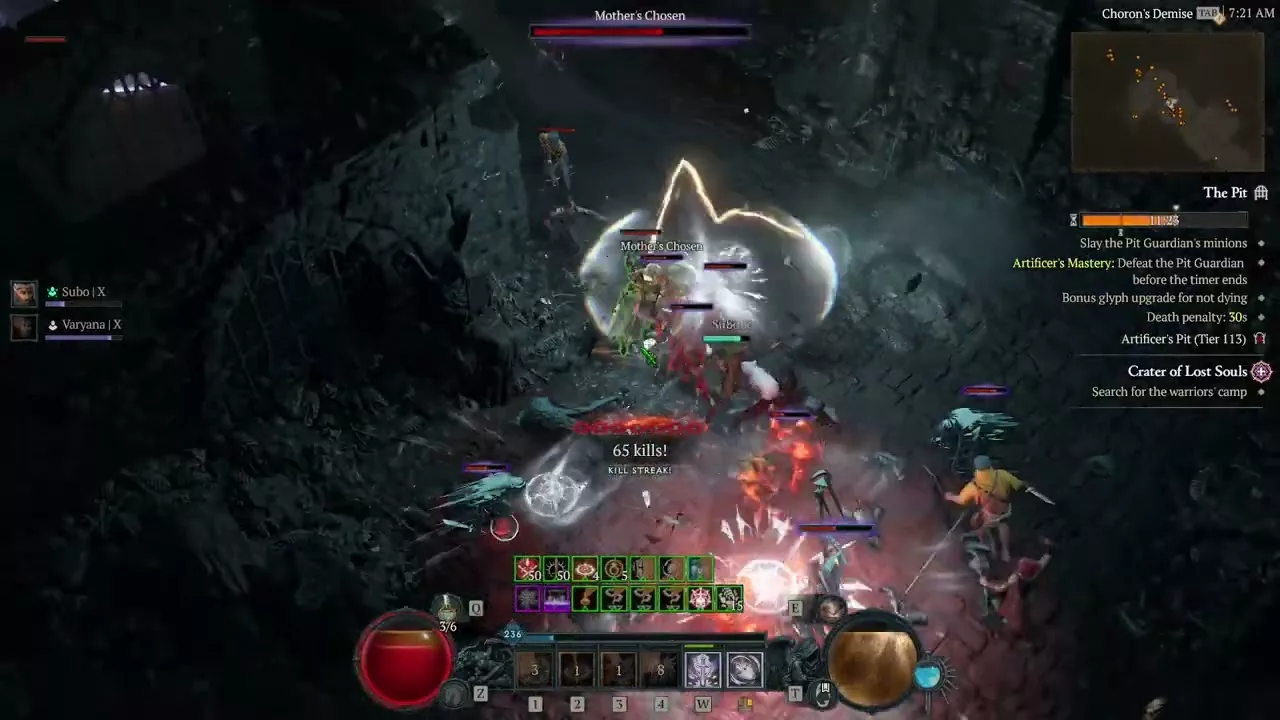The height and width of the screenshot is (720, 1280).
Task: Select the Crater of Lost Souls quest
Action: pyautogui.click(x=1187, y=371)
